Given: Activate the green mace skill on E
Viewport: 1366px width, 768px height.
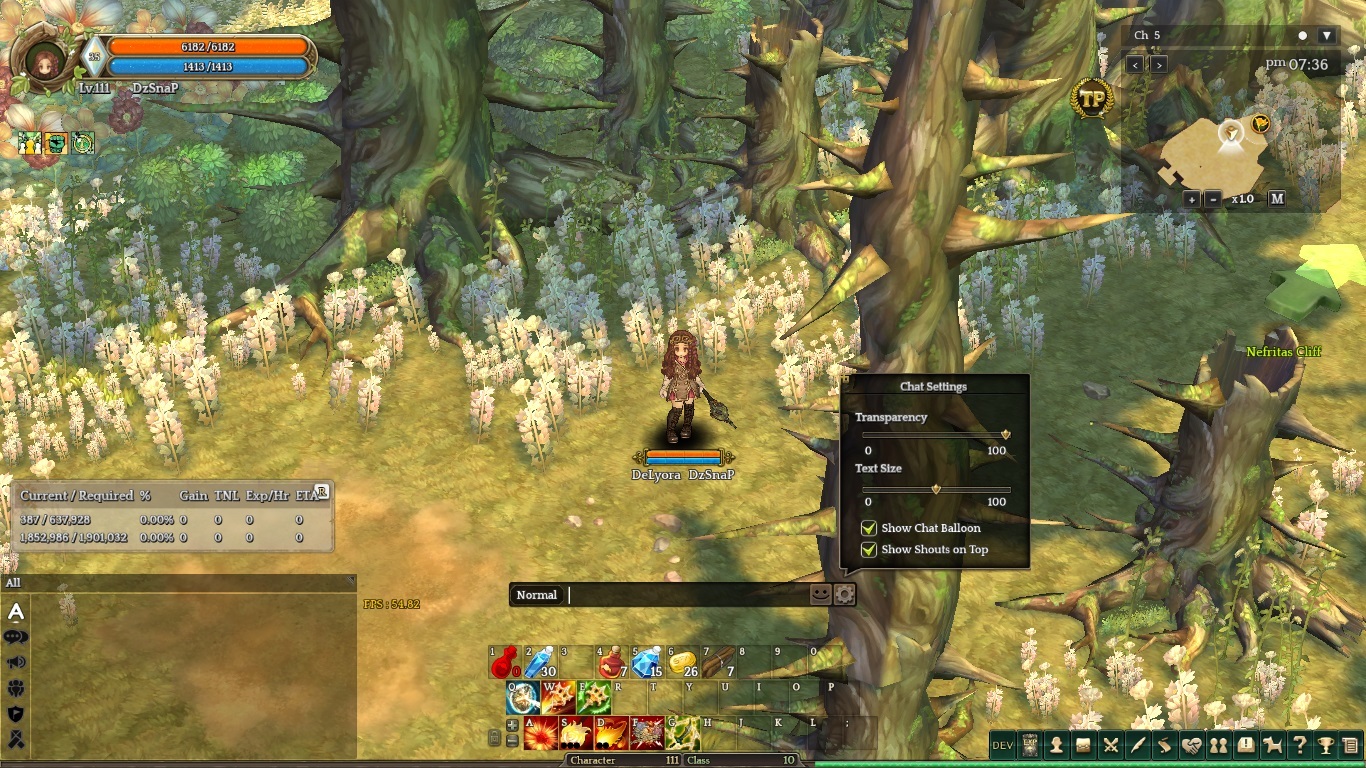Looking at the screenshot, I should coord(595,697).
